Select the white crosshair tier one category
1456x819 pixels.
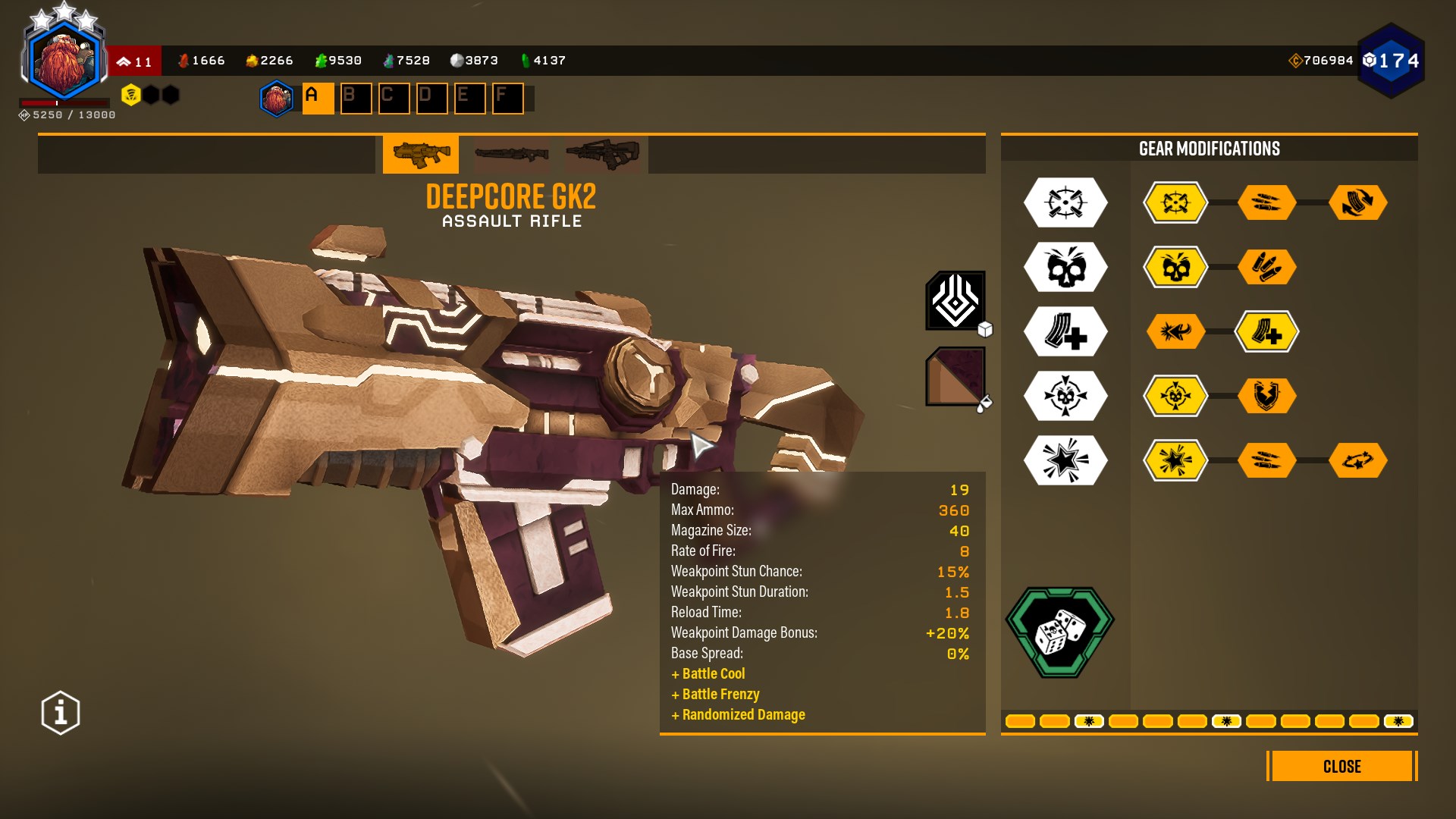(x=1065, y=202)
